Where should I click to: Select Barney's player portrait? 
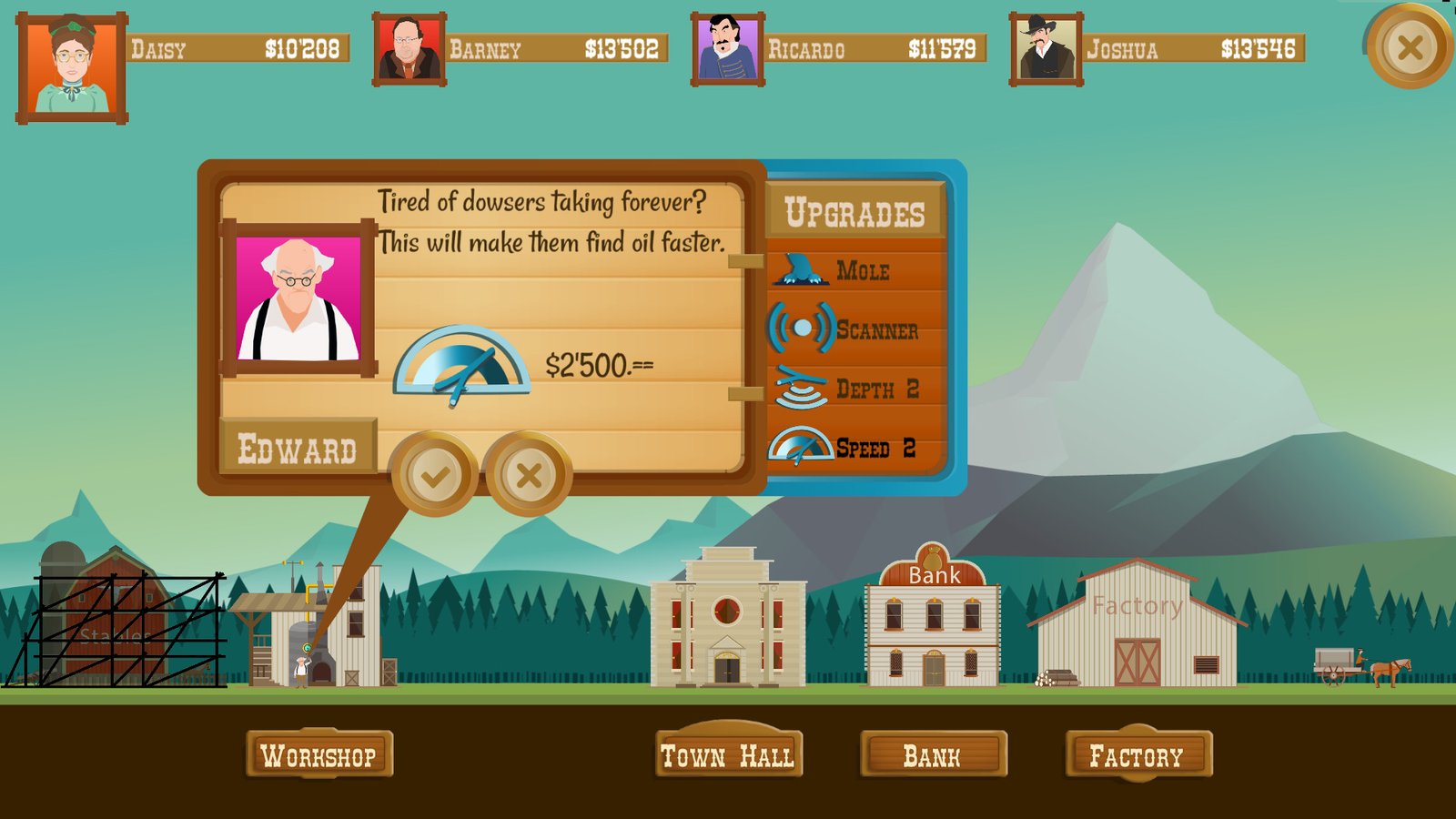click(409, 50)
